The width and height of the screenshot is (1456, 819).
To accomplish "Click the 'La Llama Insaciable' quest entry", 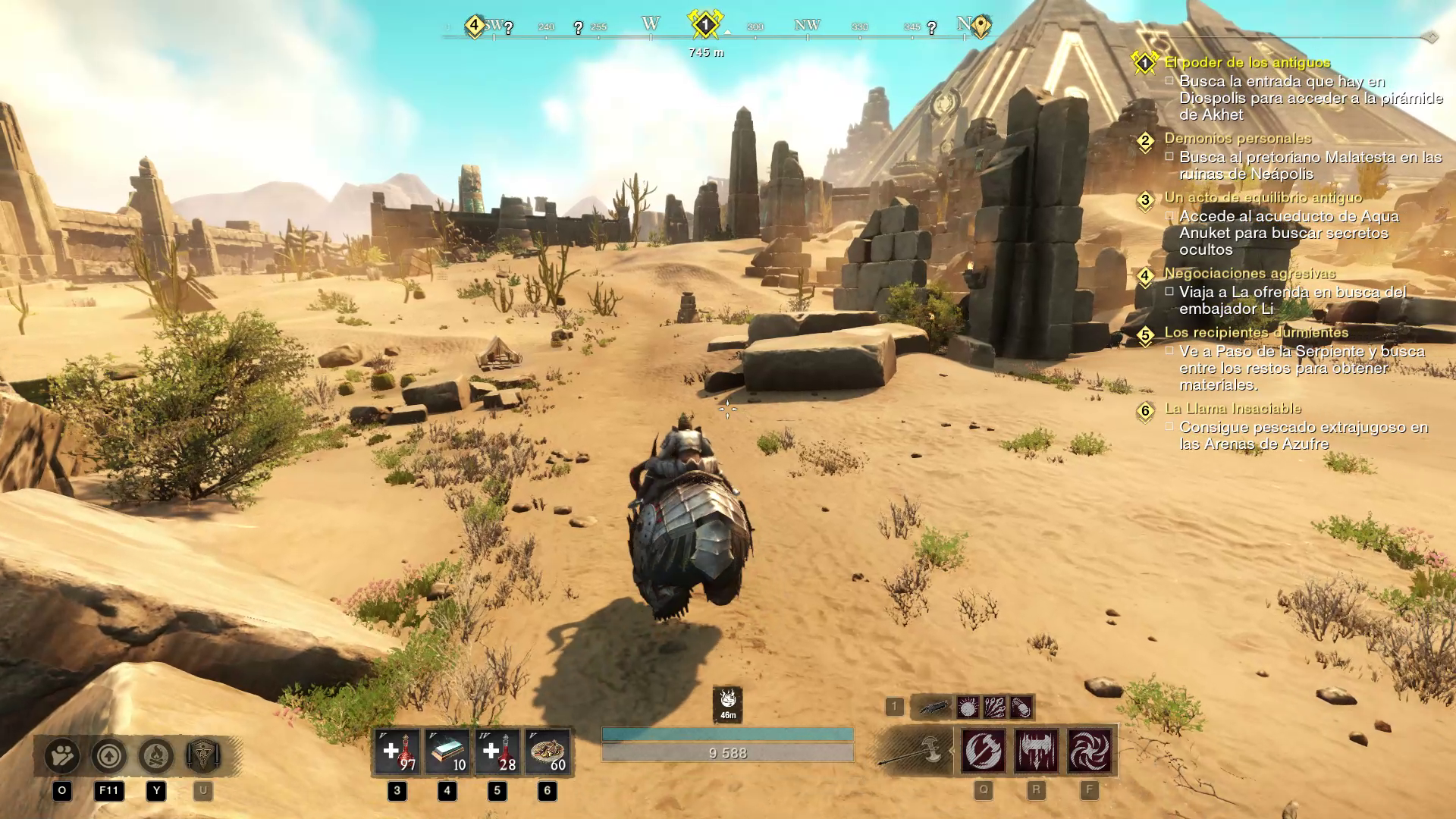I will [x=1233, y=408].
